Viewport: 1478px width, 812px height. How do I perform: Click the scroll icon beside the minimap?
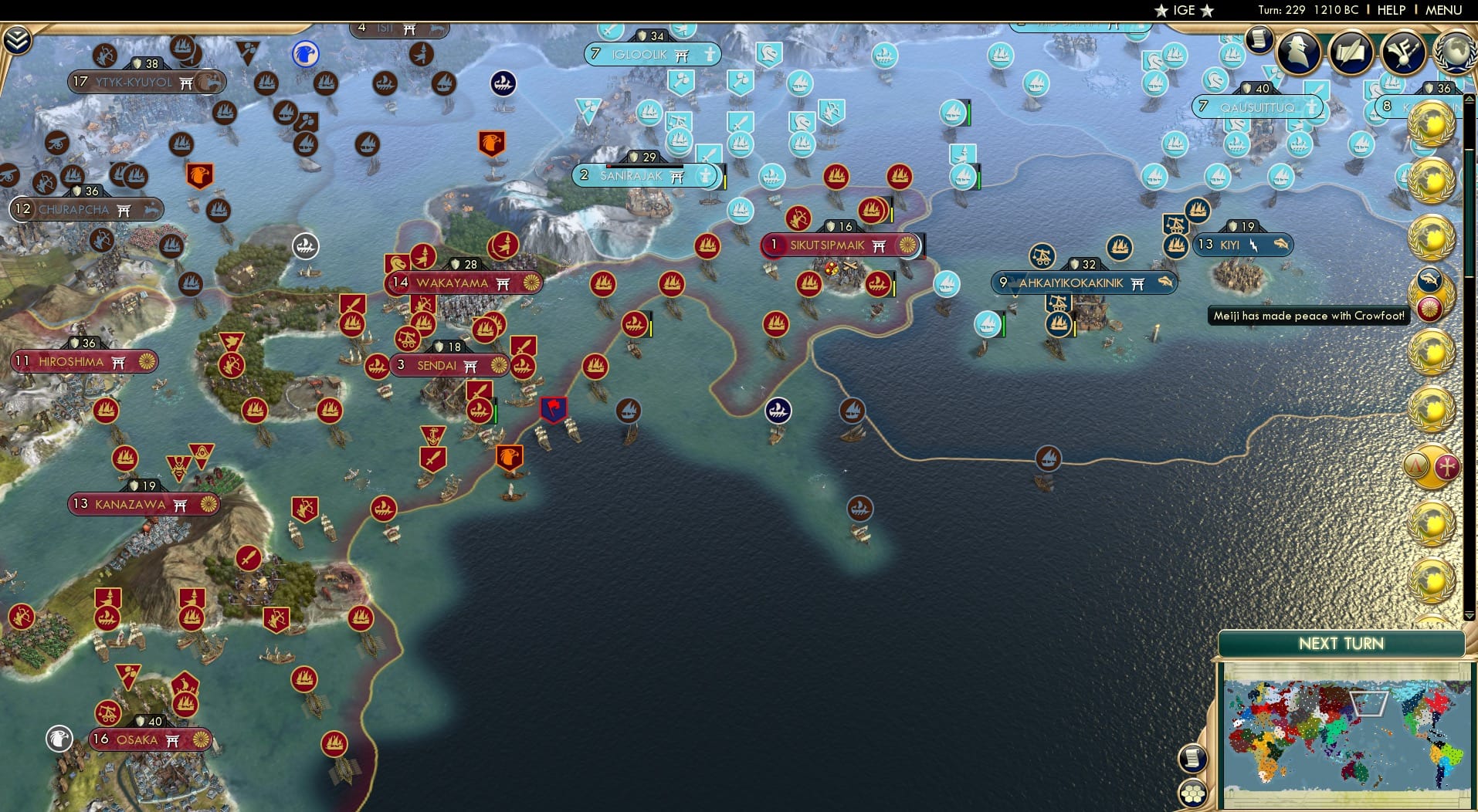1193,759
